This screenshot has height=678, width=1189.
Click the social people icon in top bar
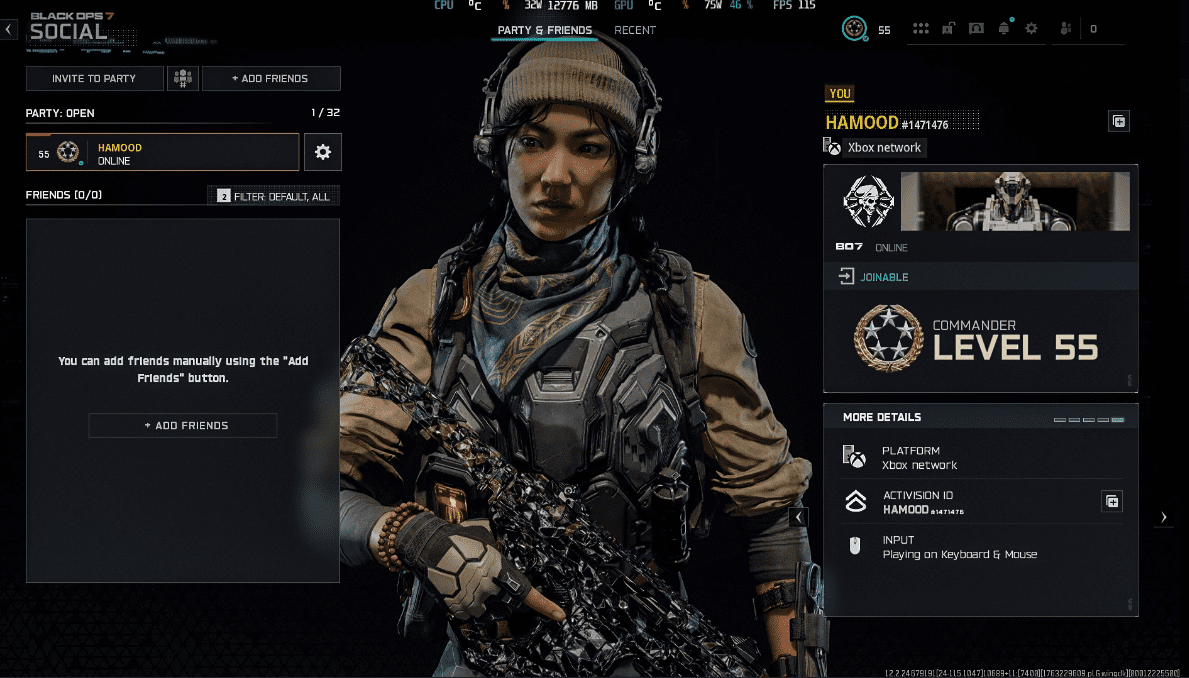[1067, 29]
